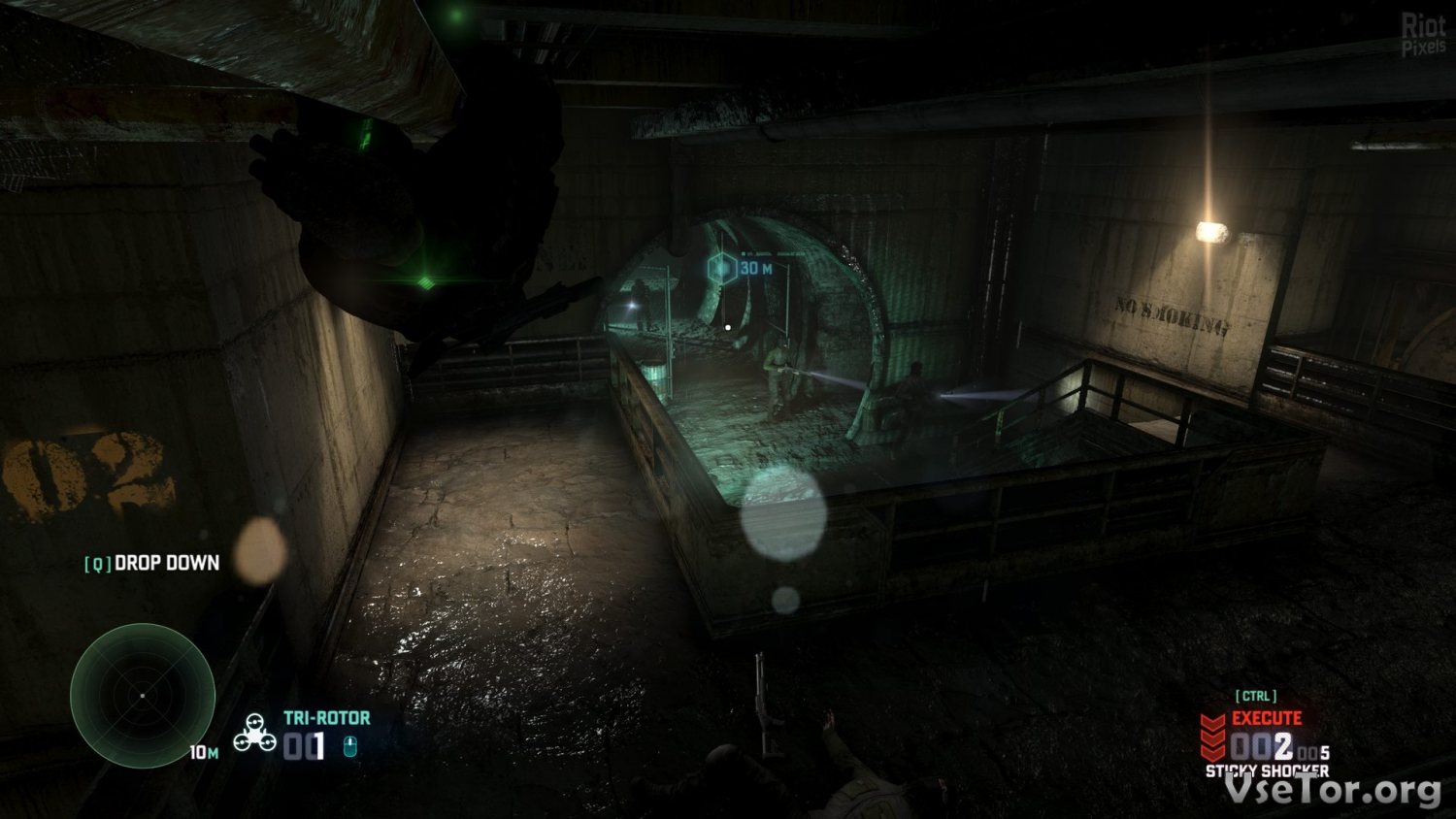Click the hexagonal objective waypoint marker
Image resolution: width=1456 pixels, height=819 pixels.
721,268
